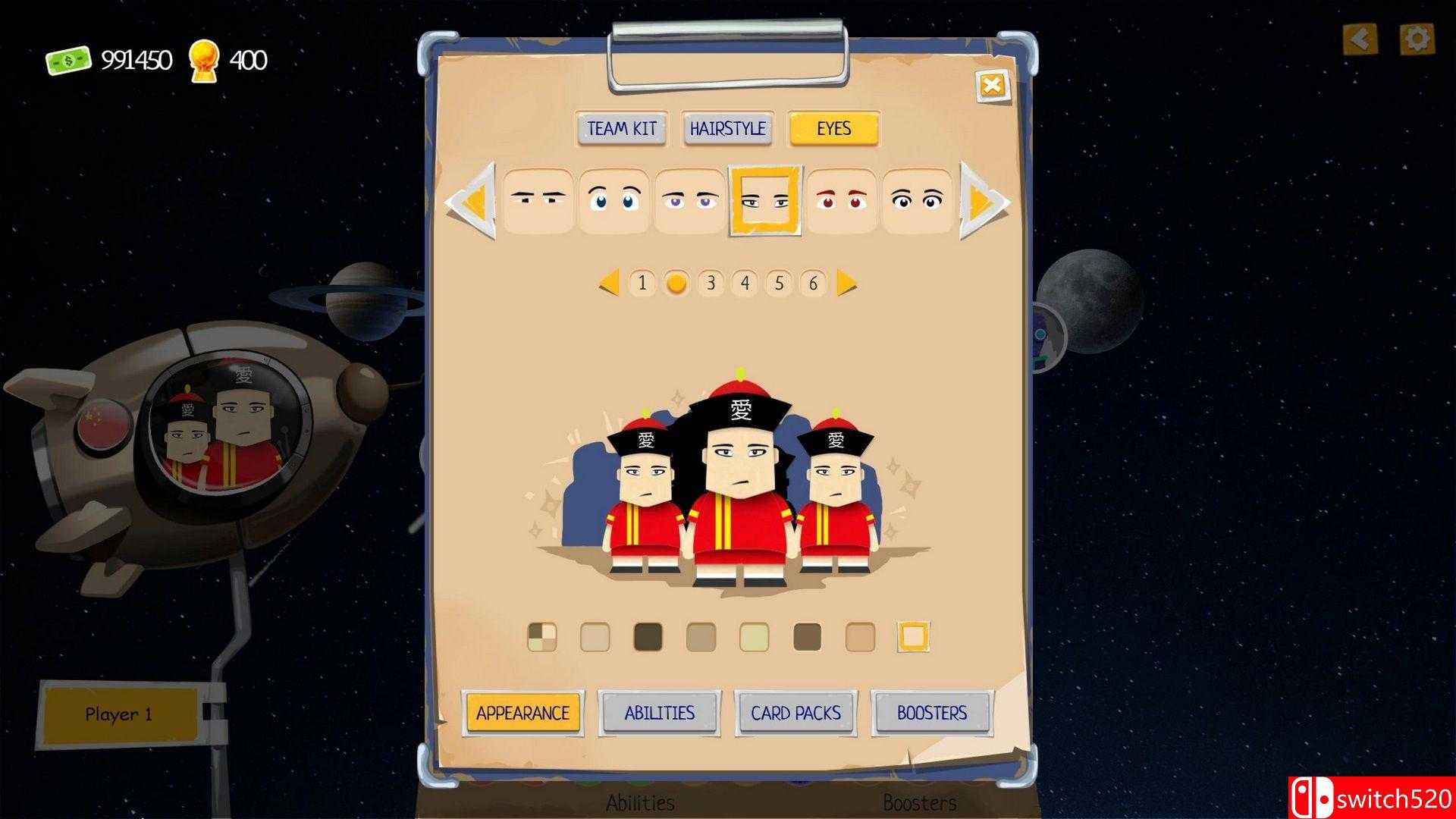The height and width of the screenshot is (819, 1456).
Task: Open the Team Kit tab
Action: (x=620, y=129)
